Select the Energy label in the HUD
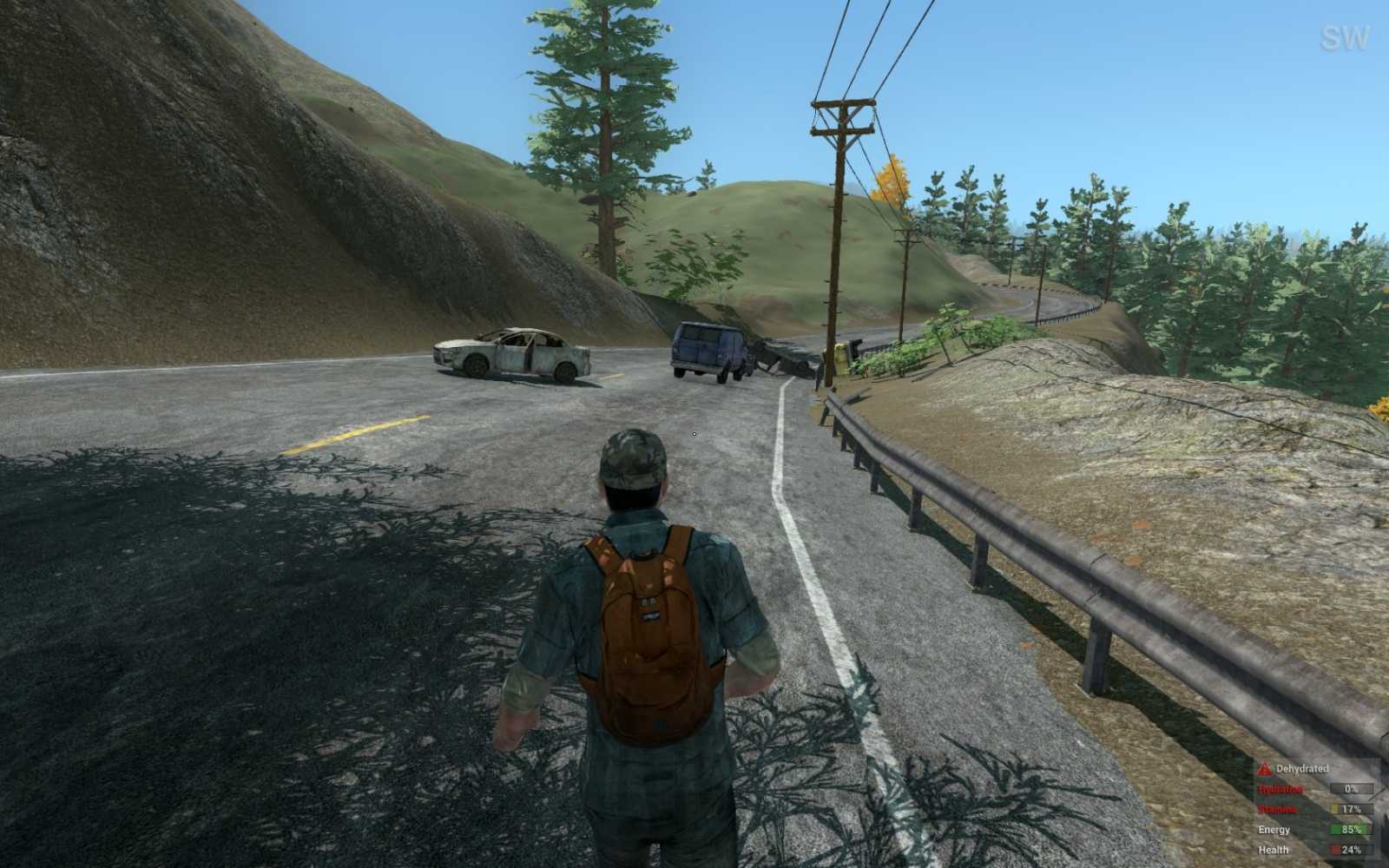Viewport: 1389px width, 868px height. [1274, 829]
